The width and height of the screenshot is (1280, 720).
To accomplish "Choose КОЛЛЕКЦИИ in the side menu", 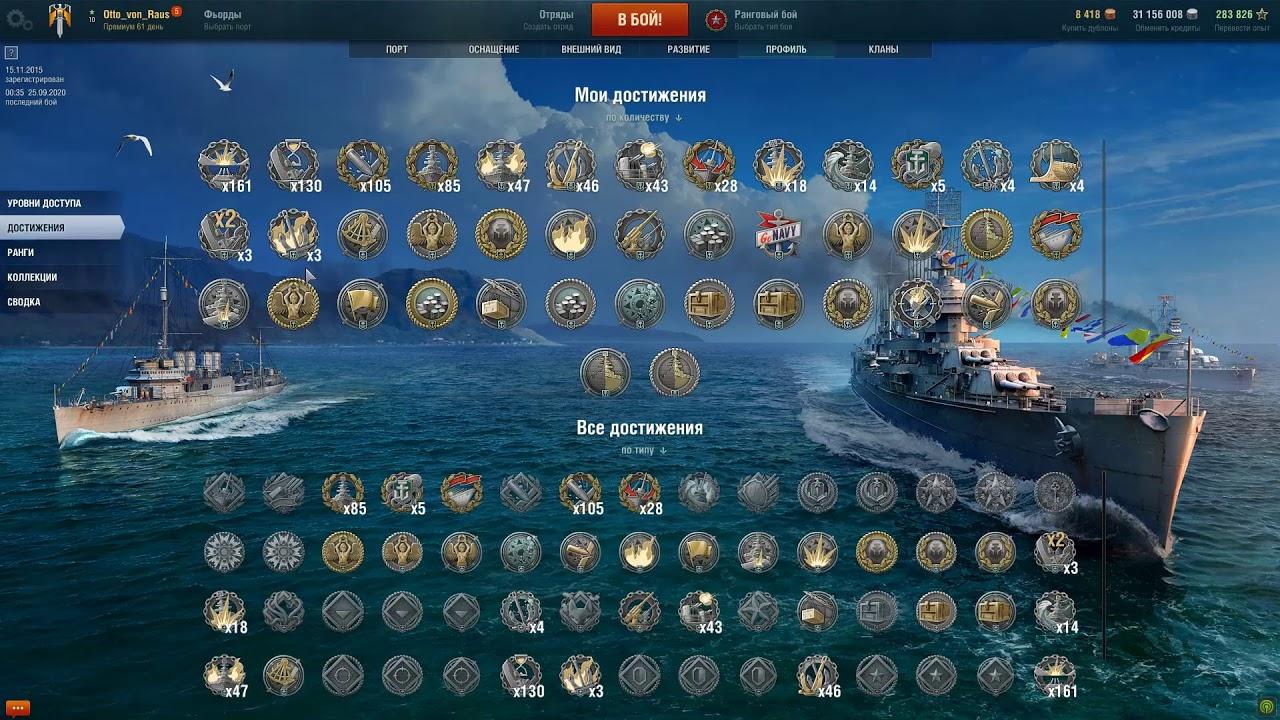I will pos(32,277).
